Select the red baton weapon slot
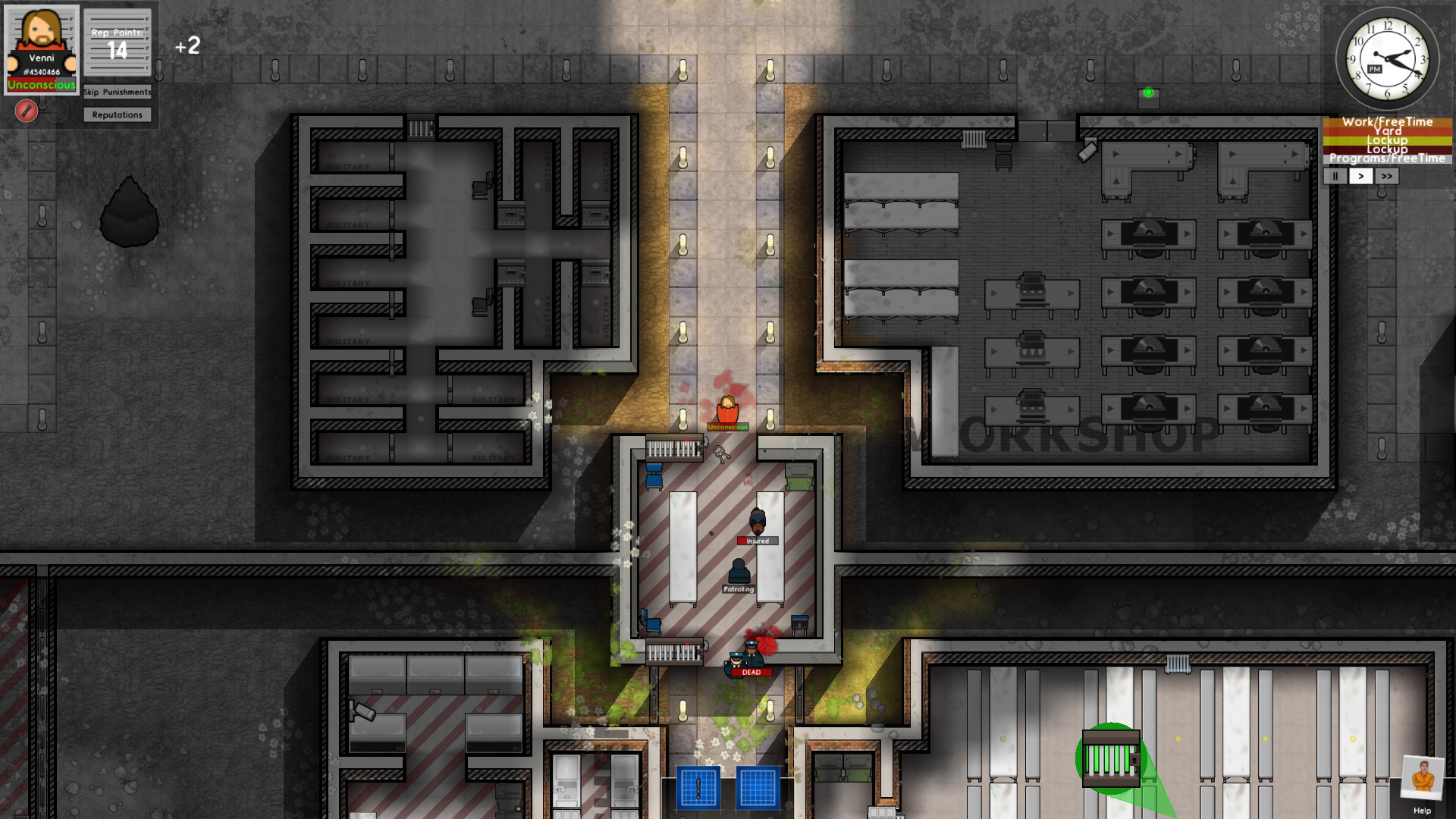This screenshot has height=819, width=1456. [27, 111]
